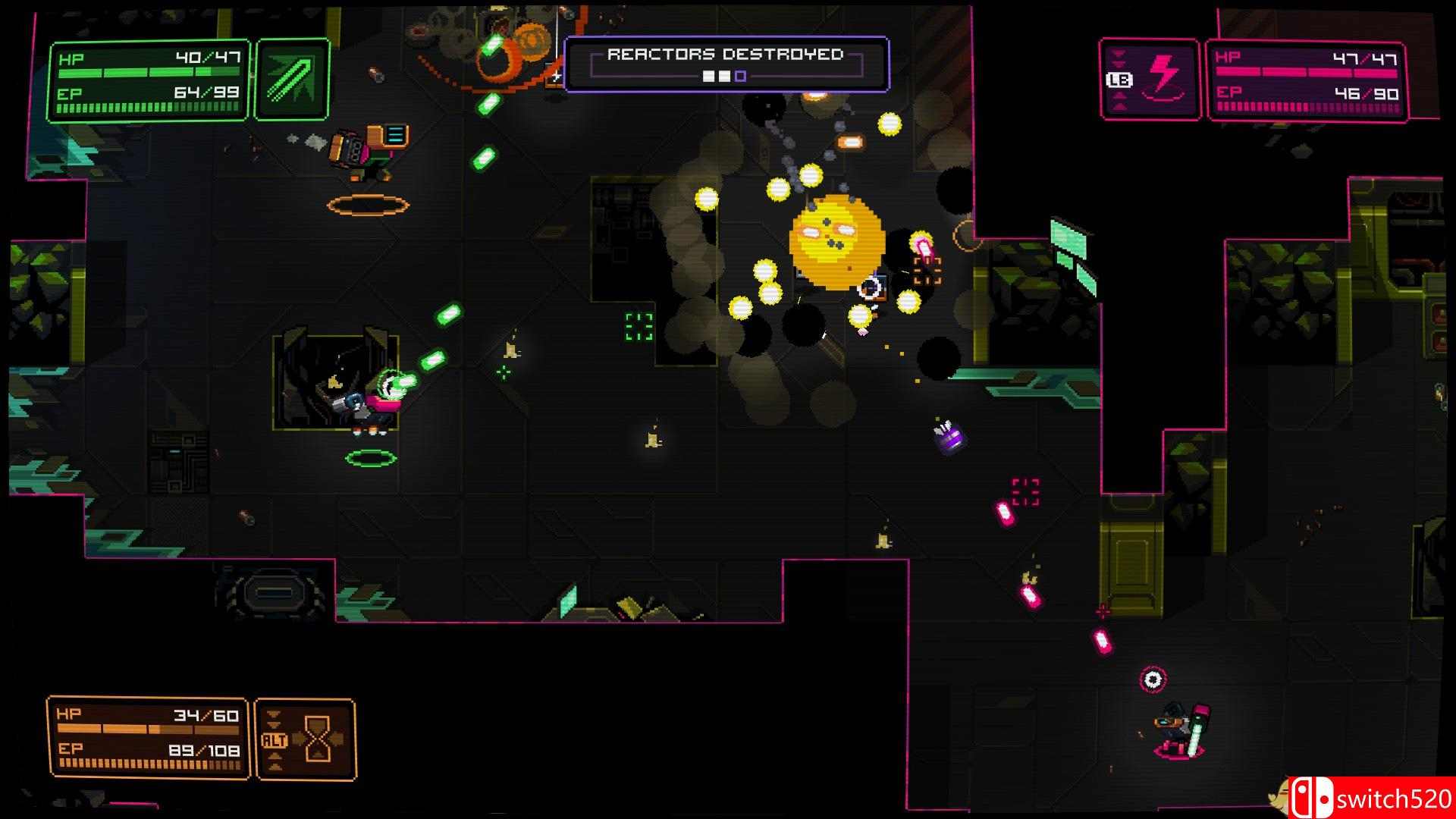Viewport: 1456px width, 819px height.
Task: Select the green arrow ability icon
Action: coord(292,80)
